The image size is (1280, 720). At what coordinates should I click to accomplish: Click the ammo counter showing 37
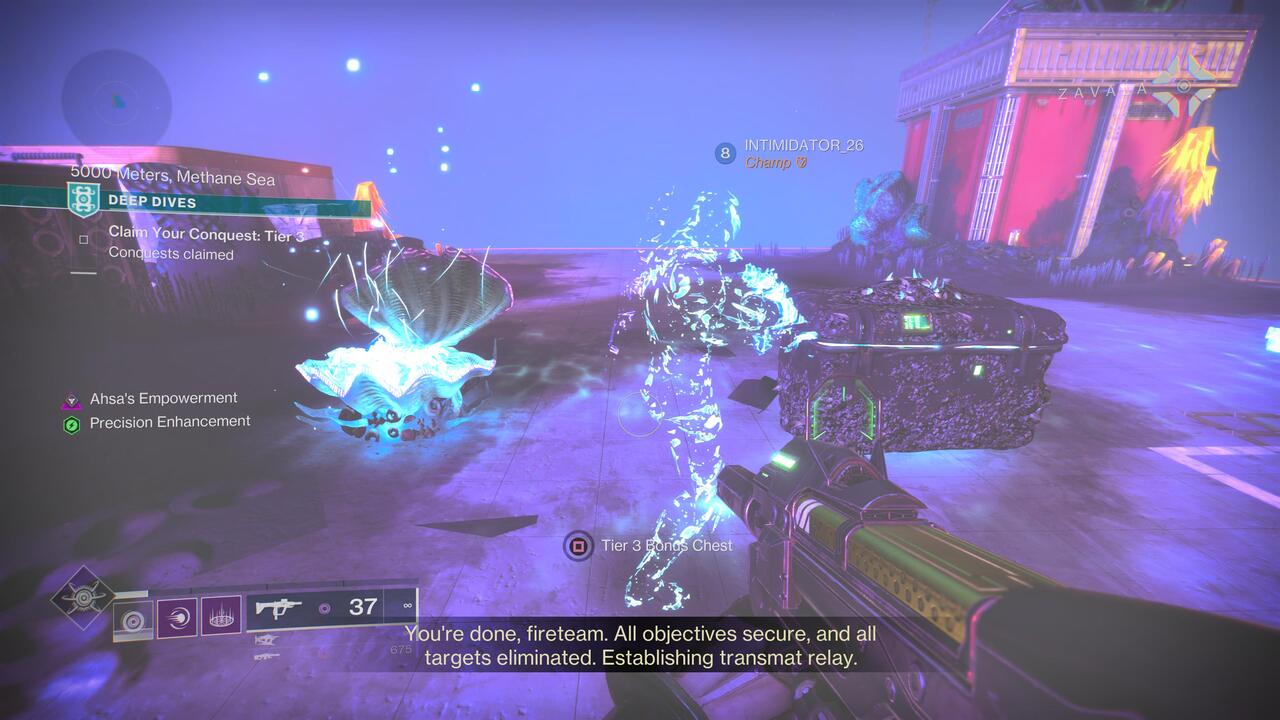365,607
